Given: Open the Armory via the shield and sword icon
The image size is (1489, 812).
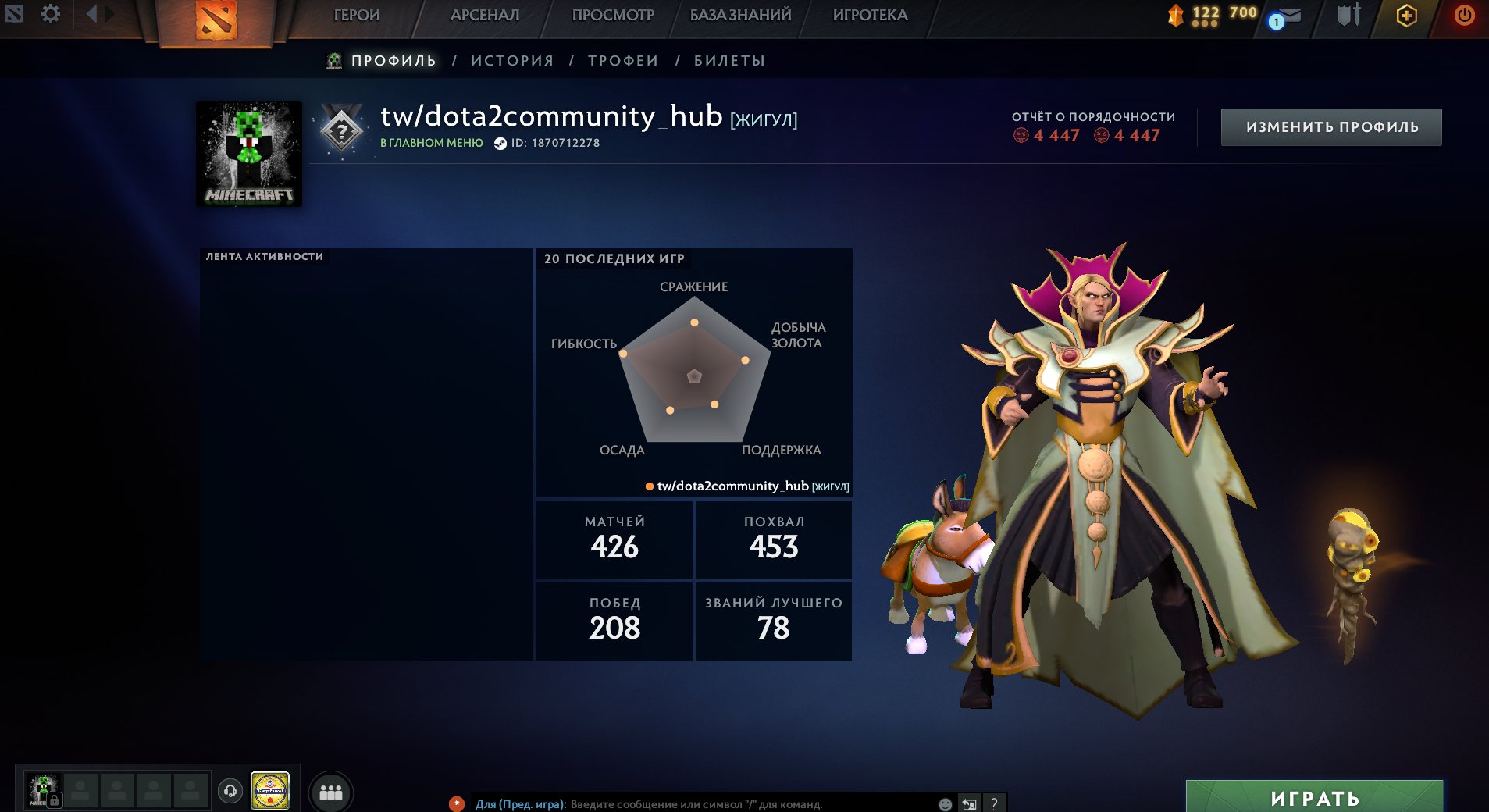Looking at the screenshot, I should [x=1348, y=16].
